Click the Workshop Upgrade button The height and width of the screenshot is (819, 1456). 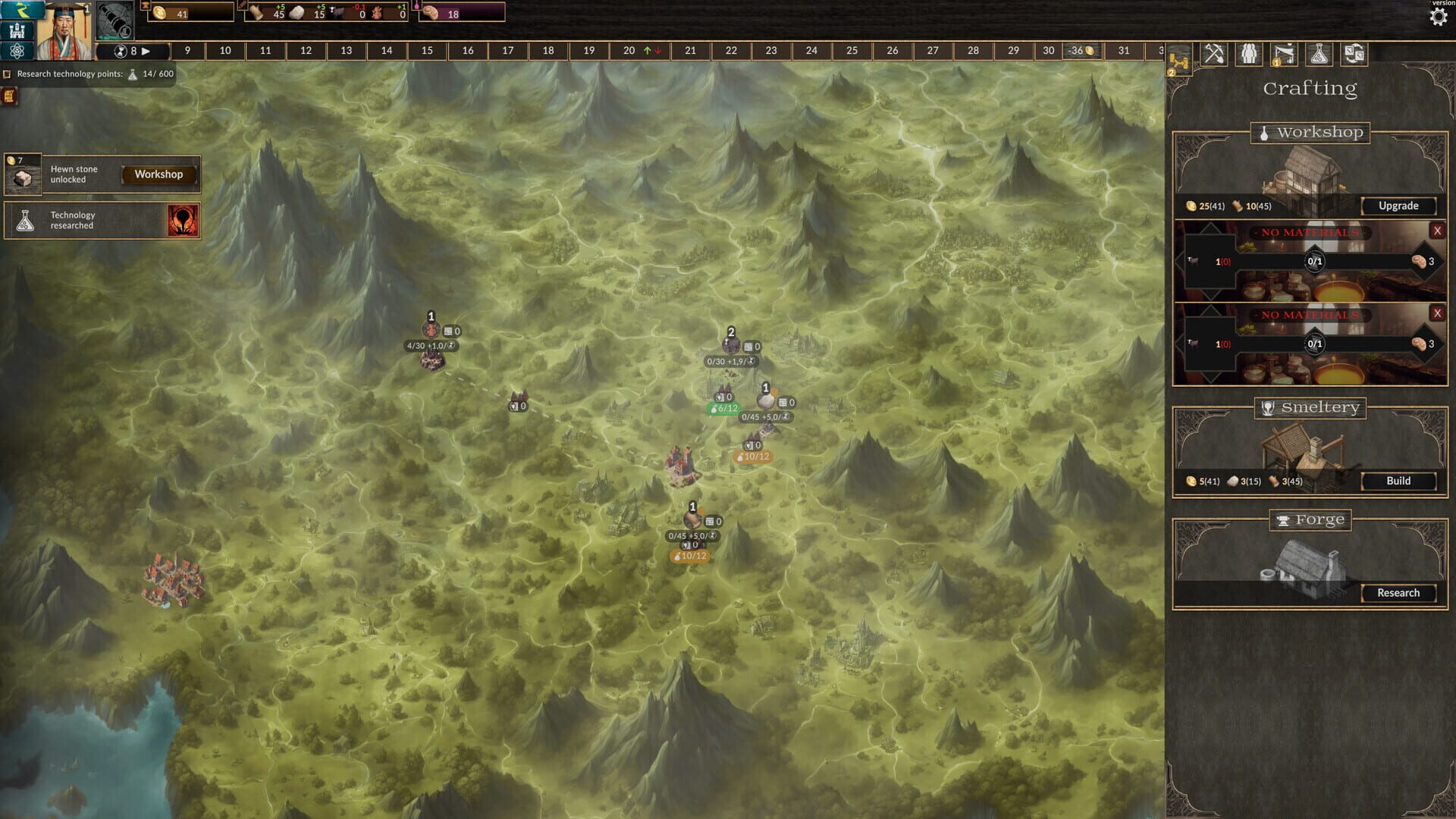tap(1398, 206)
